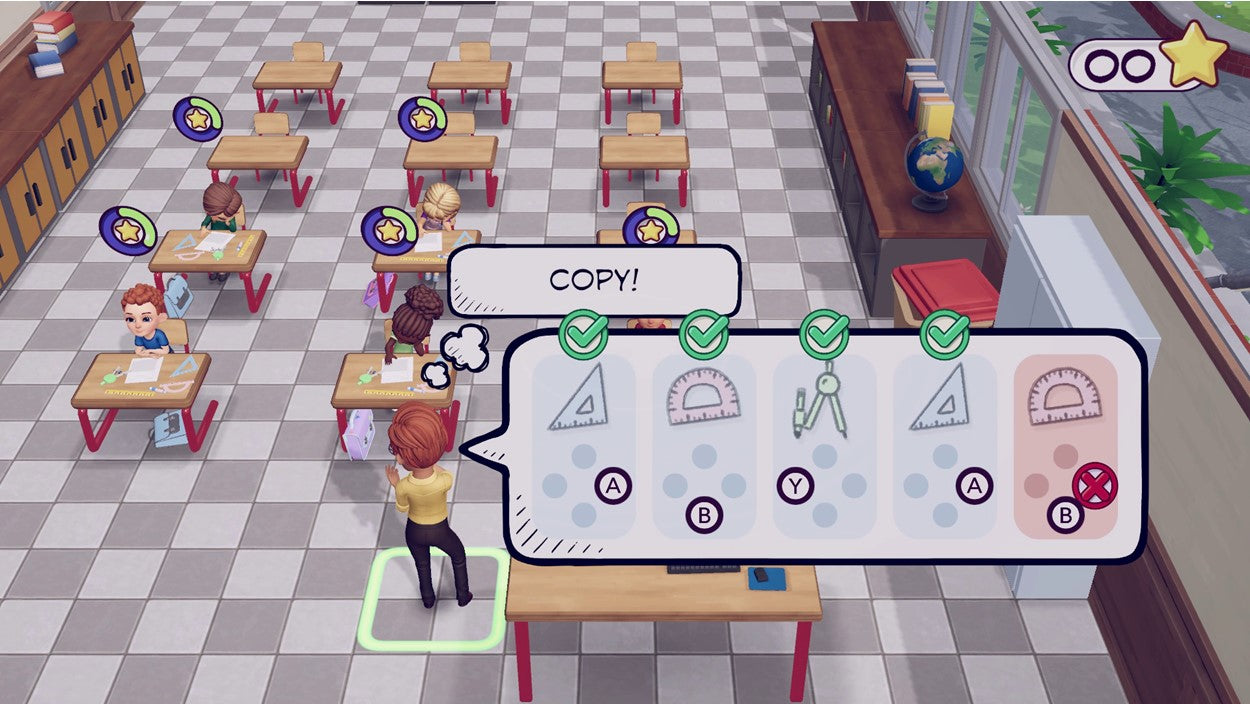Choose the failed red protractor card

(1065, 446)
